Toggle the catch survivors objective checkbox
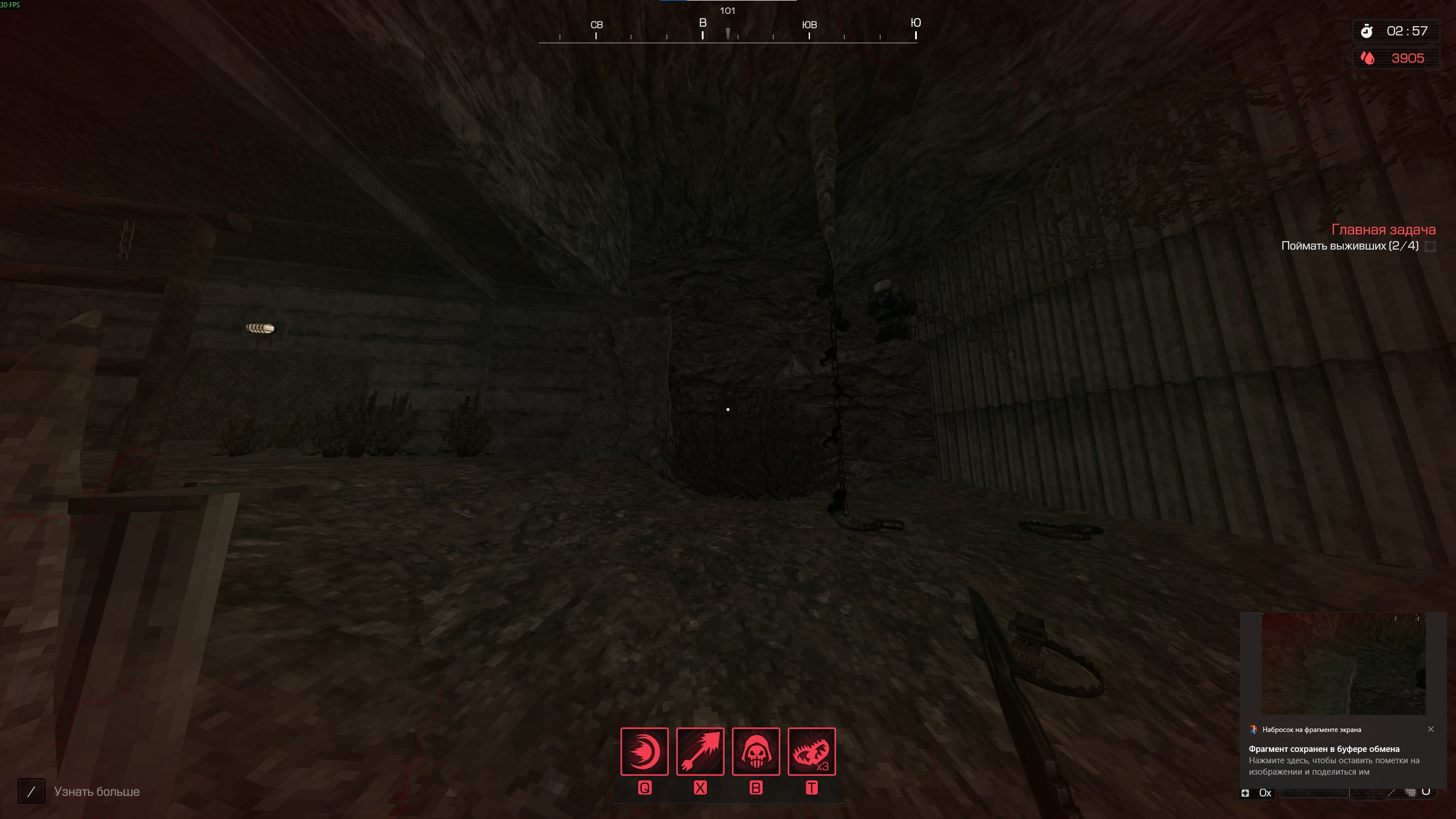 click(1430, 246)
